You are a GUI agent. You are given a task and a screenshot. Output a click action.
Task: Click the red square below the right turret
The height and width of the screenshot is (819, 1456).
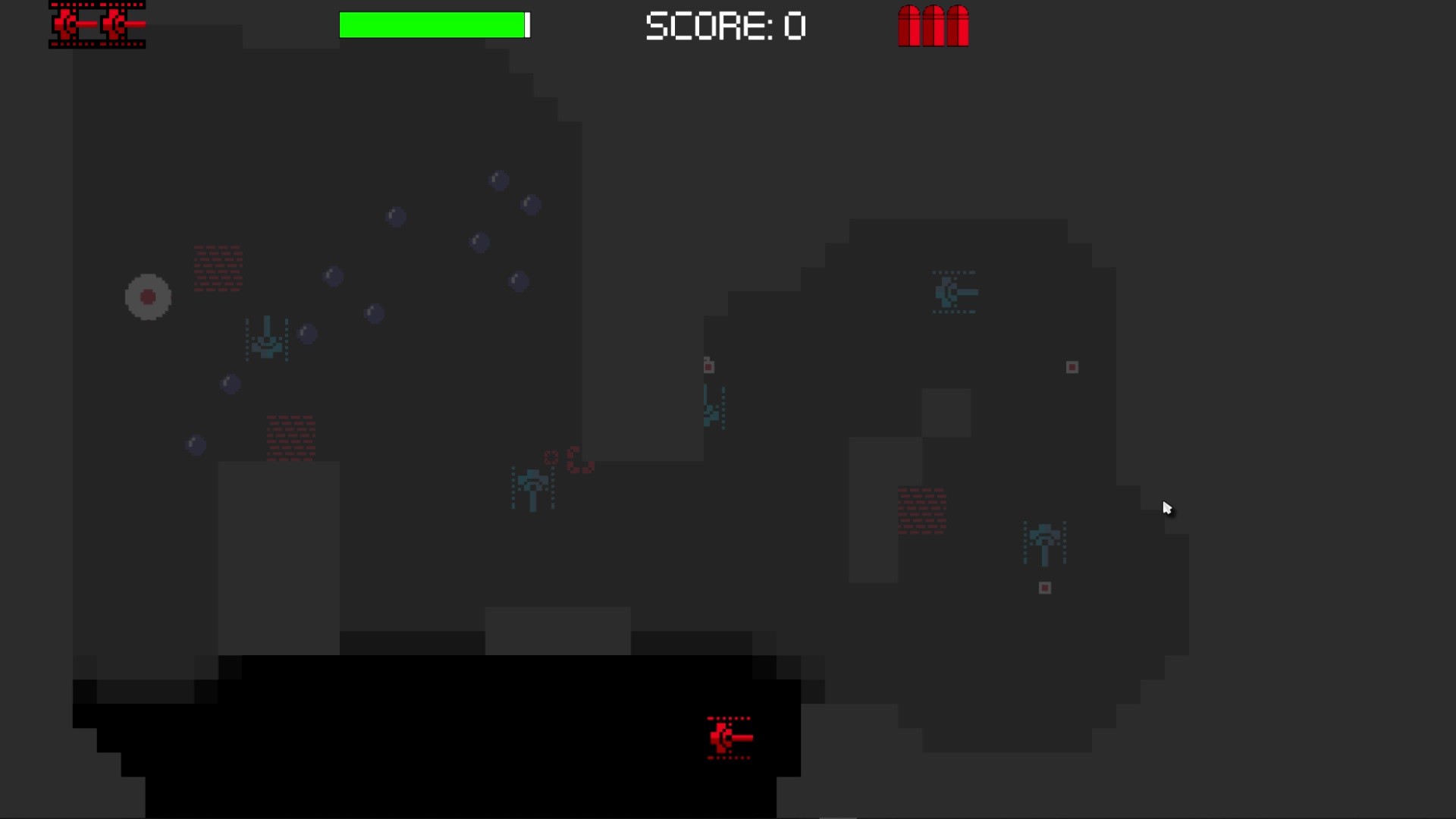point(1046,588)
